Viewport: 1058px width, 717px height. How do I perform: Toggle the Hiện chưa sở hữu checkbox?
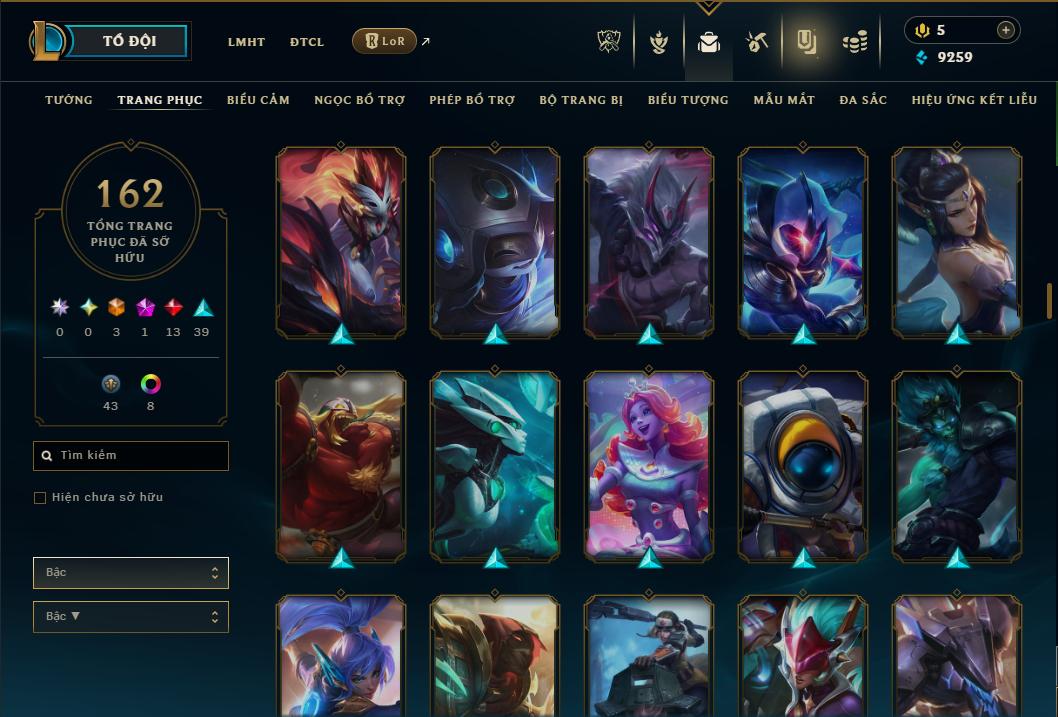pyautogui.click(x=40, y=498)
